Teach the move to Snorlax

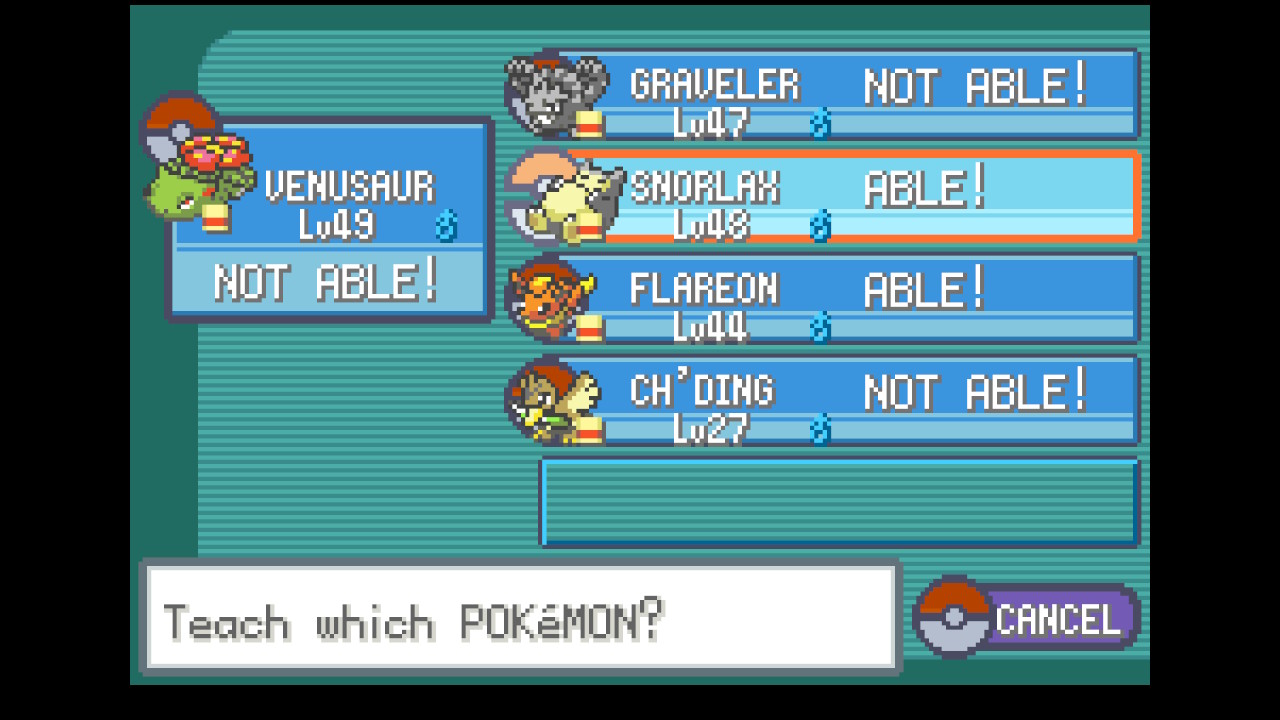coord(840,197)
